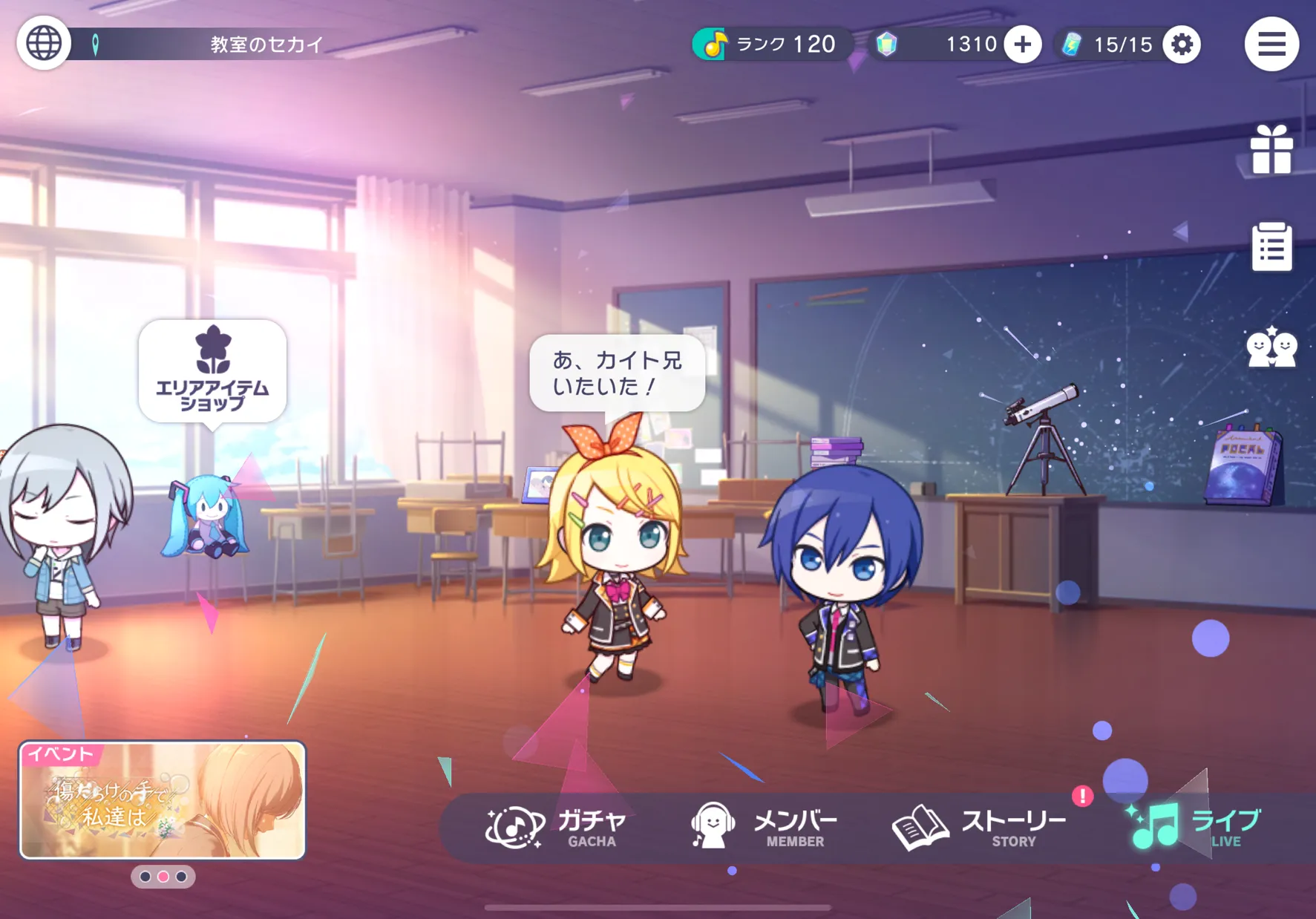Select the third banner pagination dot
1316x919 pixels.
point(181,877)
